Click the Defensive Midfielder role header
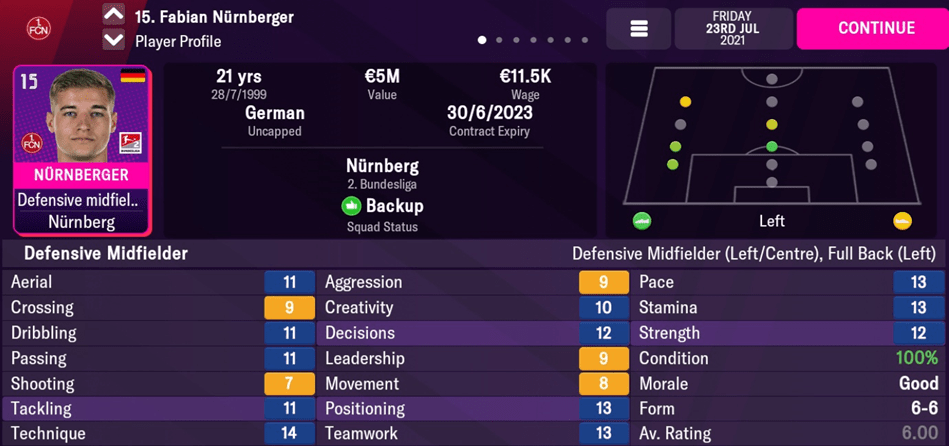The image size is (949, 446). coord(106,254)
